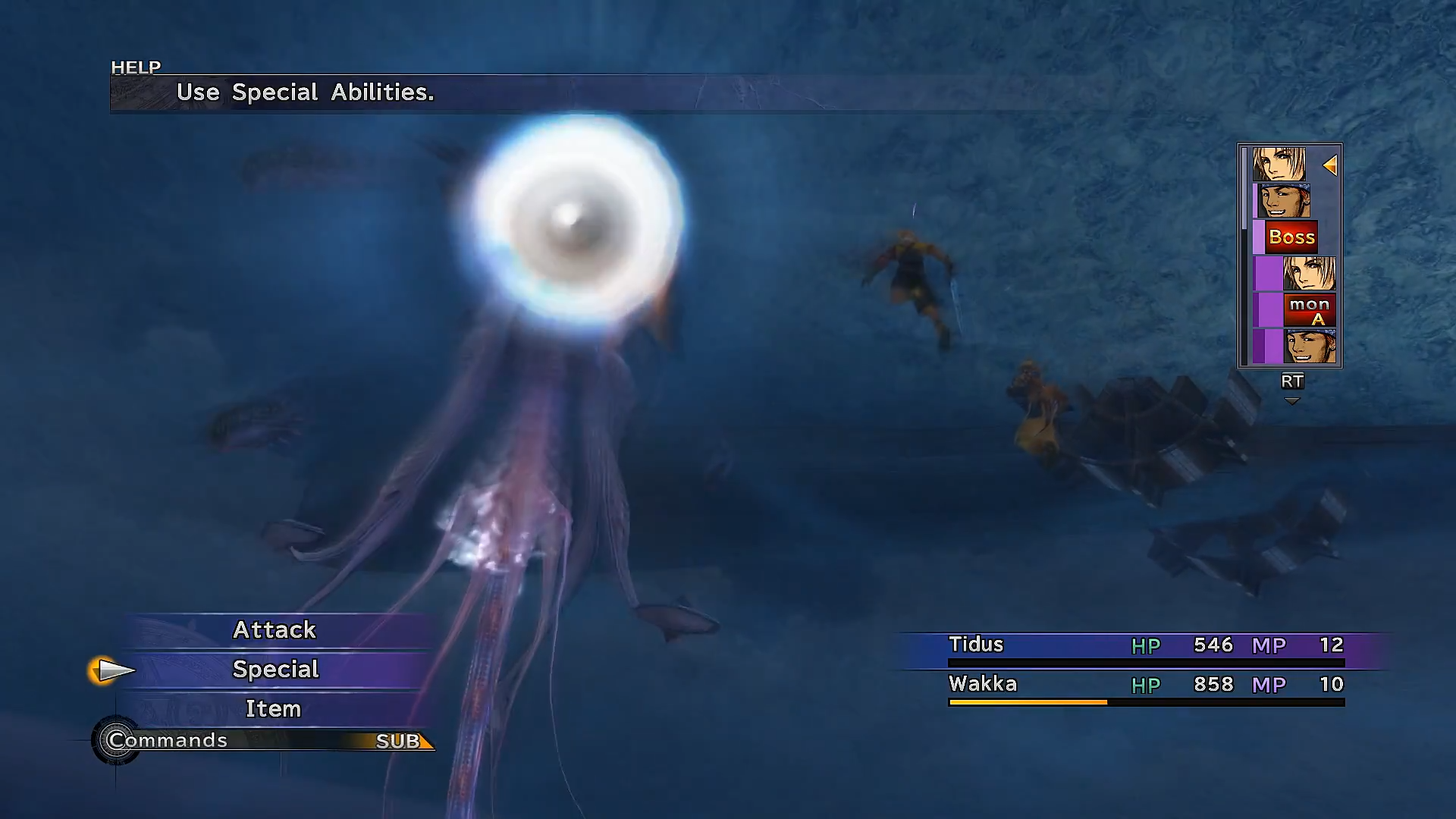Select the Special command
Viewport: 1456px width, 819px height.
(x=275, y=669)
